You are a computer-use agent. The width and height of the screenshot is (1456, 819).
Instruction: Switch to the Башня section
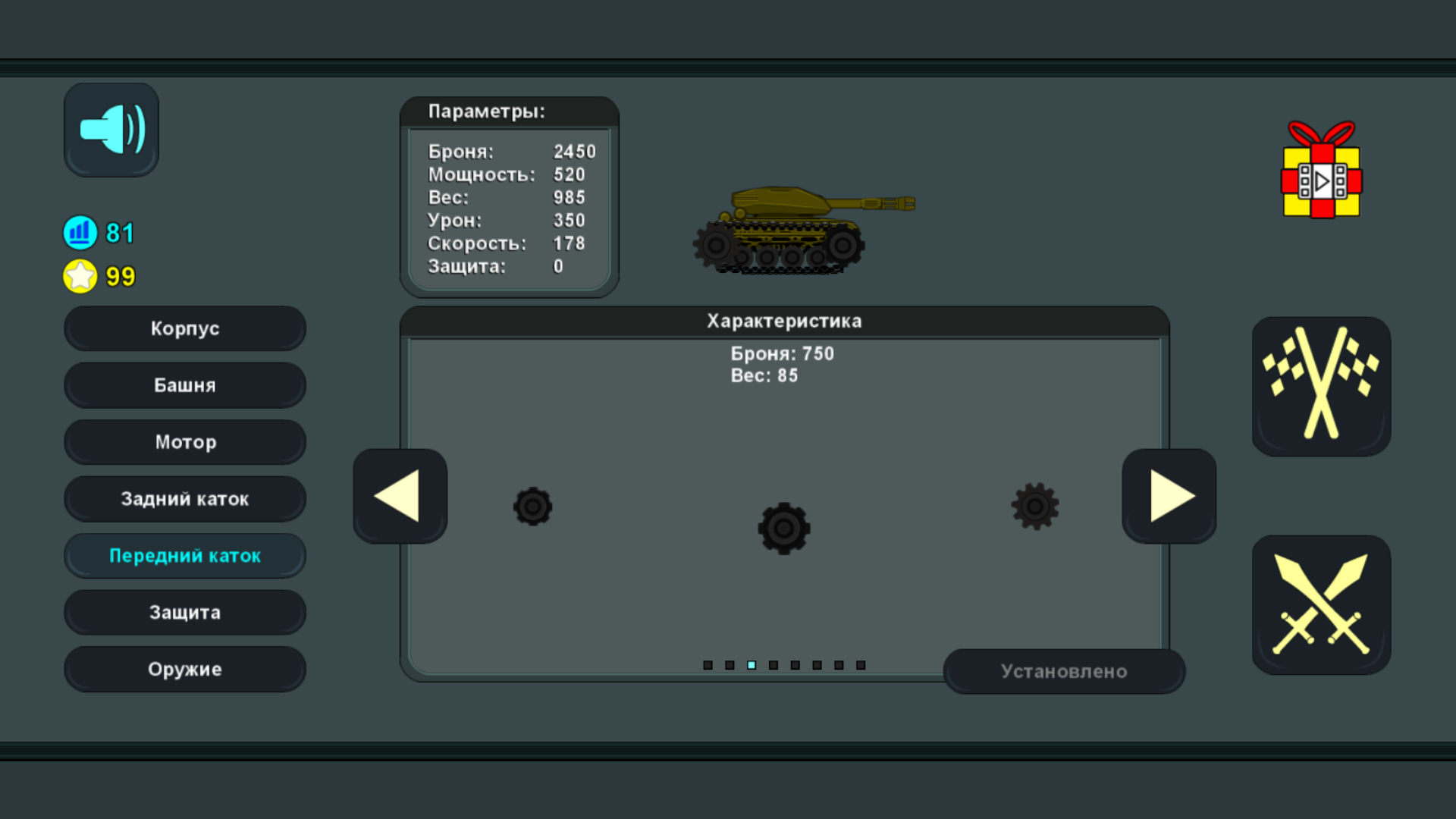click(184, 385)
